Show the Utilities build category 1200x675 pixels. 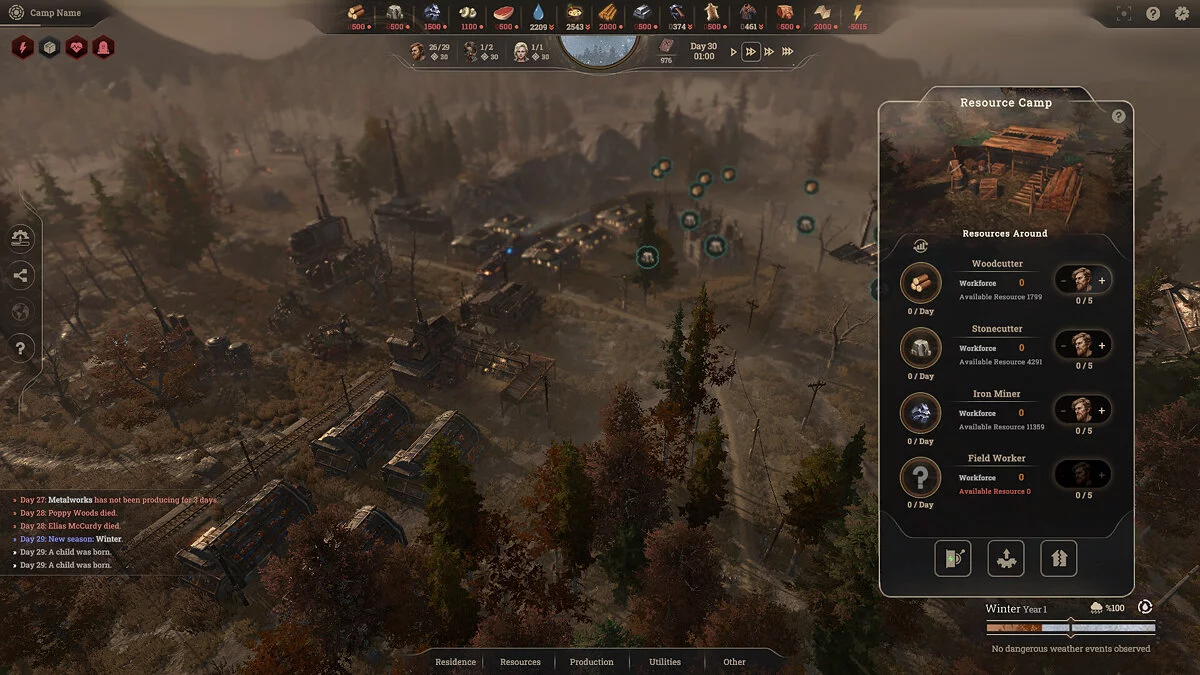click(x=664, y=662)
